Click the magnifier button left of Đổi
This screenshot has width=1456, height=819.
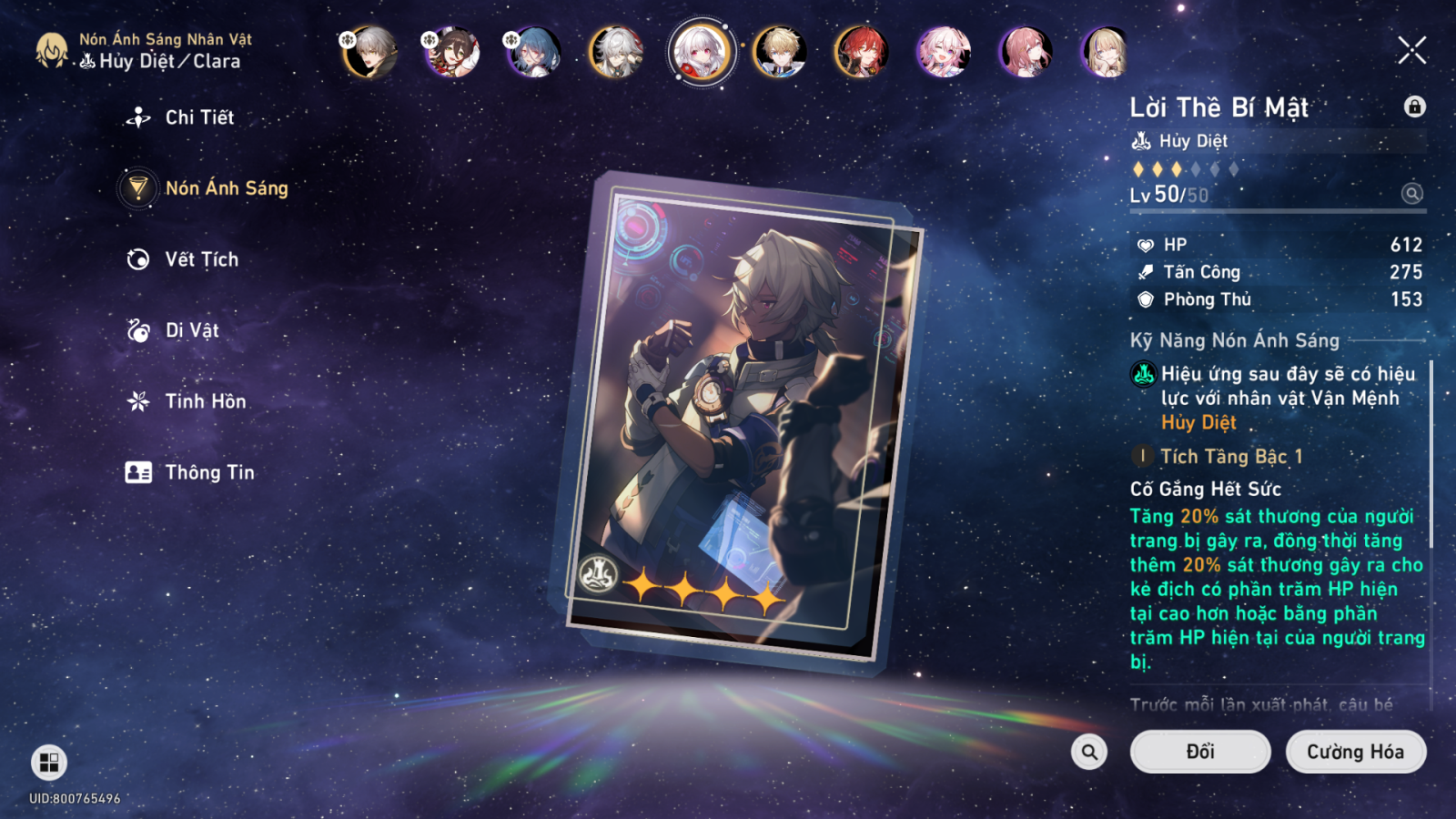coord(1089,752)
